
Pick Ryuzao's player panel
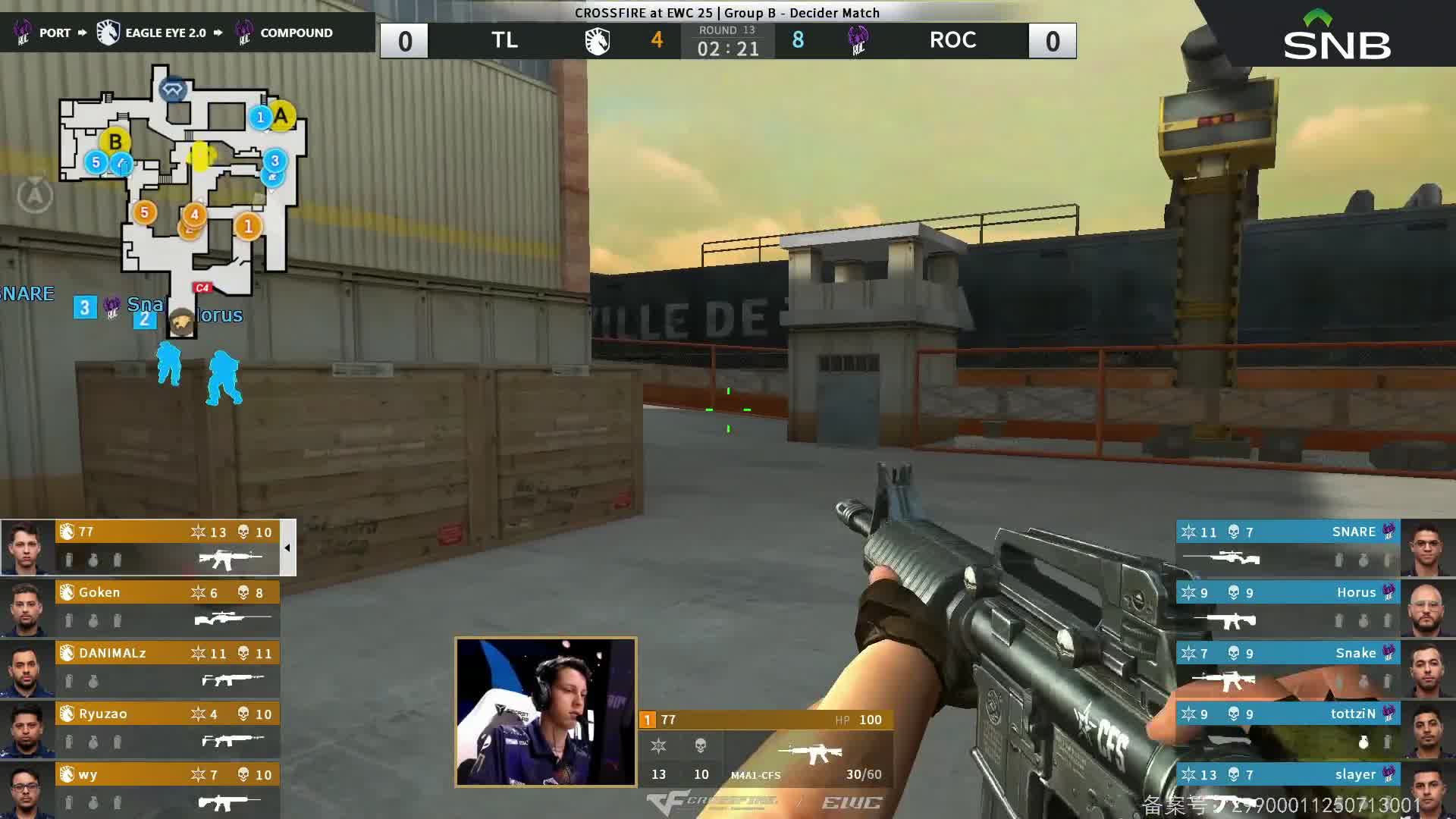(x=167, y=729)
